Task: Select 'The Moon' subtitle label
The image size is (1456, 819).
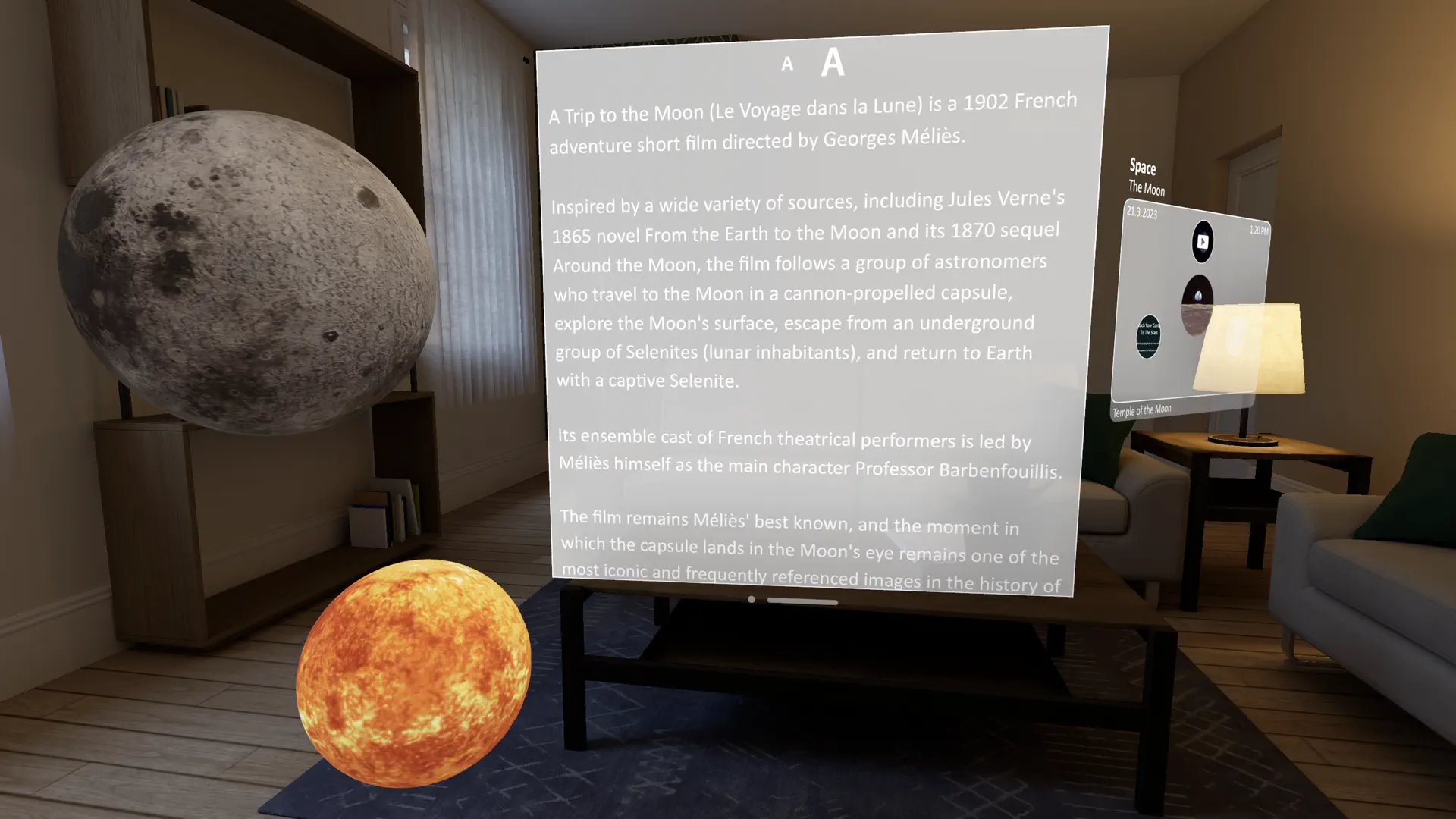Action: coord(1146,189)
